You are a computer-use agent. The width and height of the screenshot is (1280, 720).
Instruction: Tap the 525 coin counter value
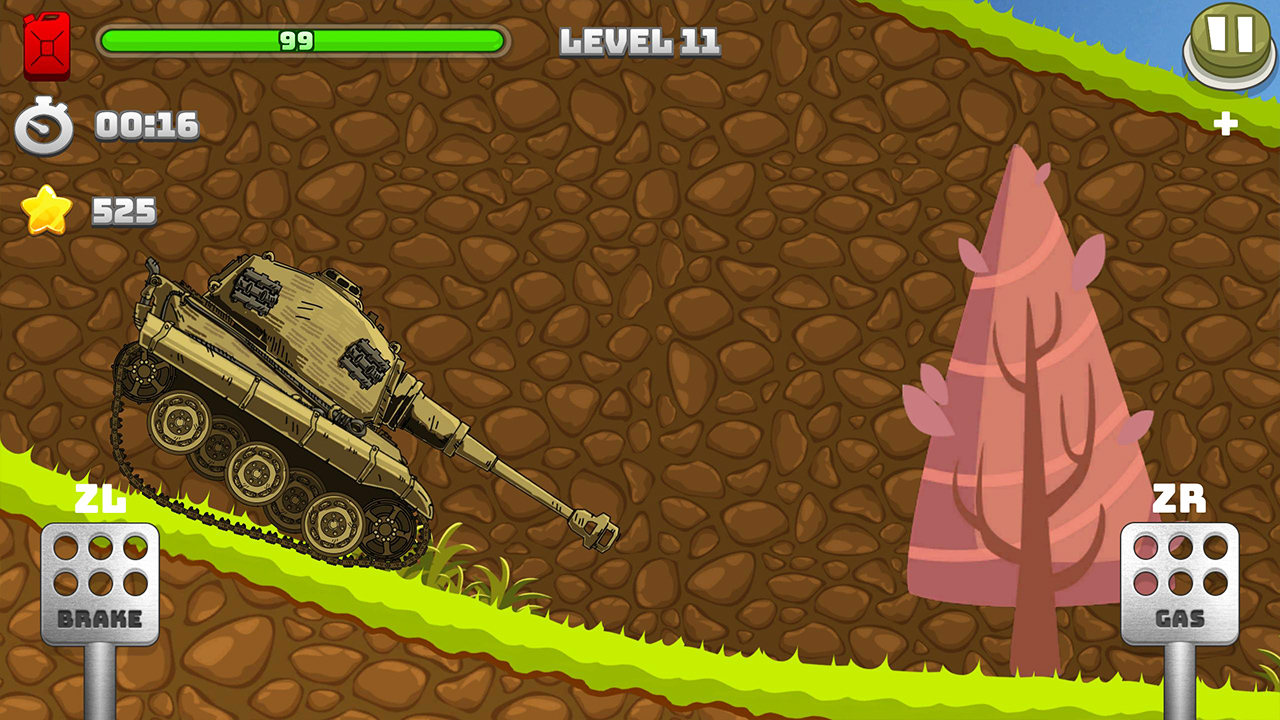[x=122, y=211]
